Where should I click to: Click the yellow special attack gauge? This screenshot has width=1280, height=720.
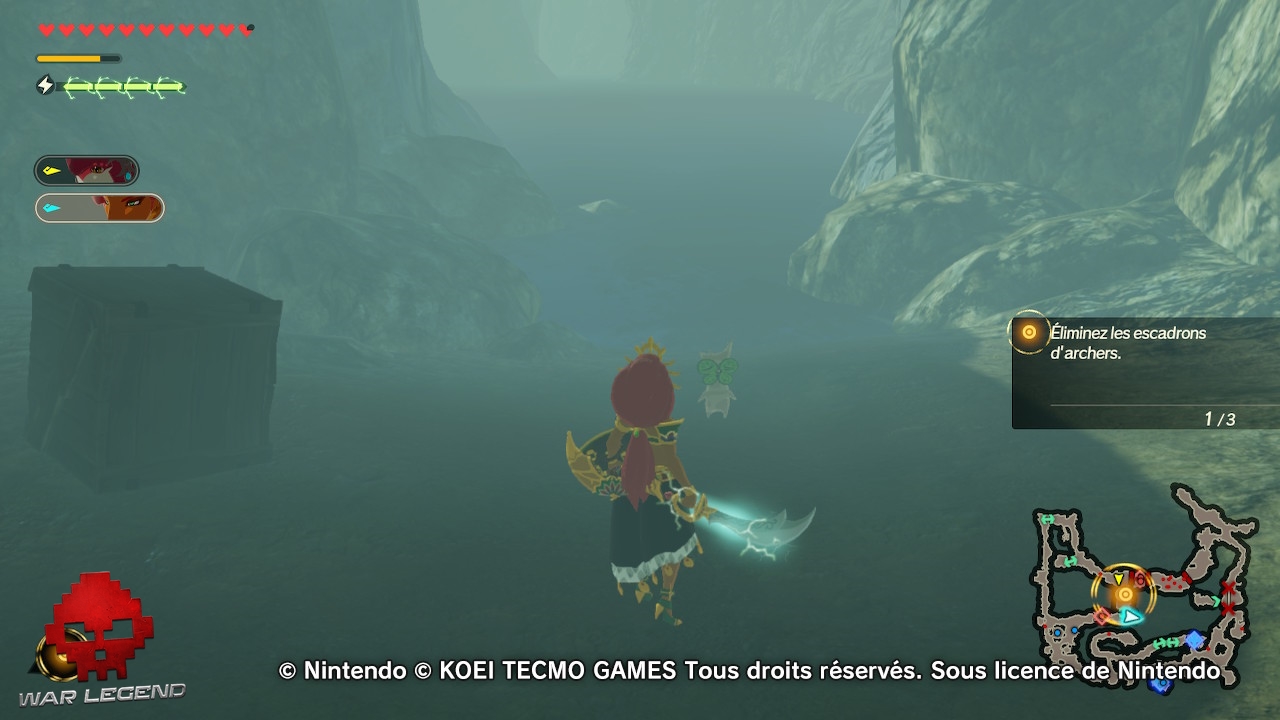tap(80, 58)
